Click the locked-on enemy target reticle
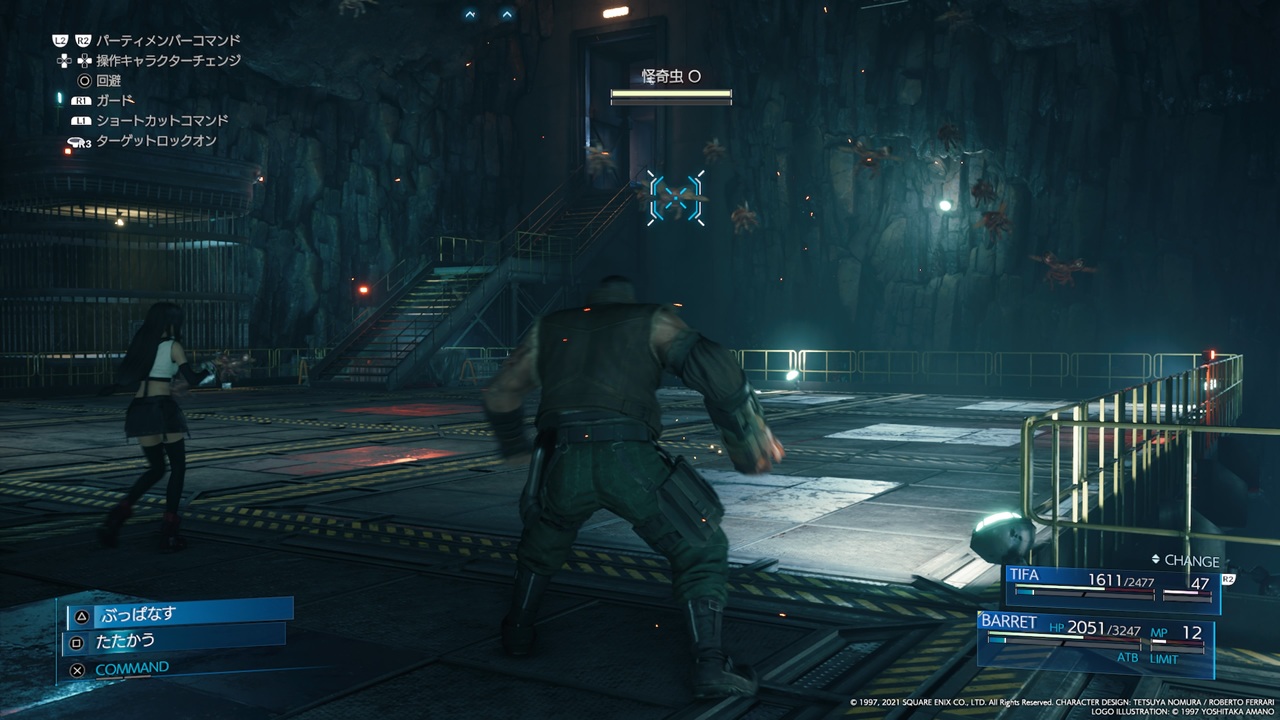The height and width of the screenshot is (720, 1280). [x=676, y=197]
